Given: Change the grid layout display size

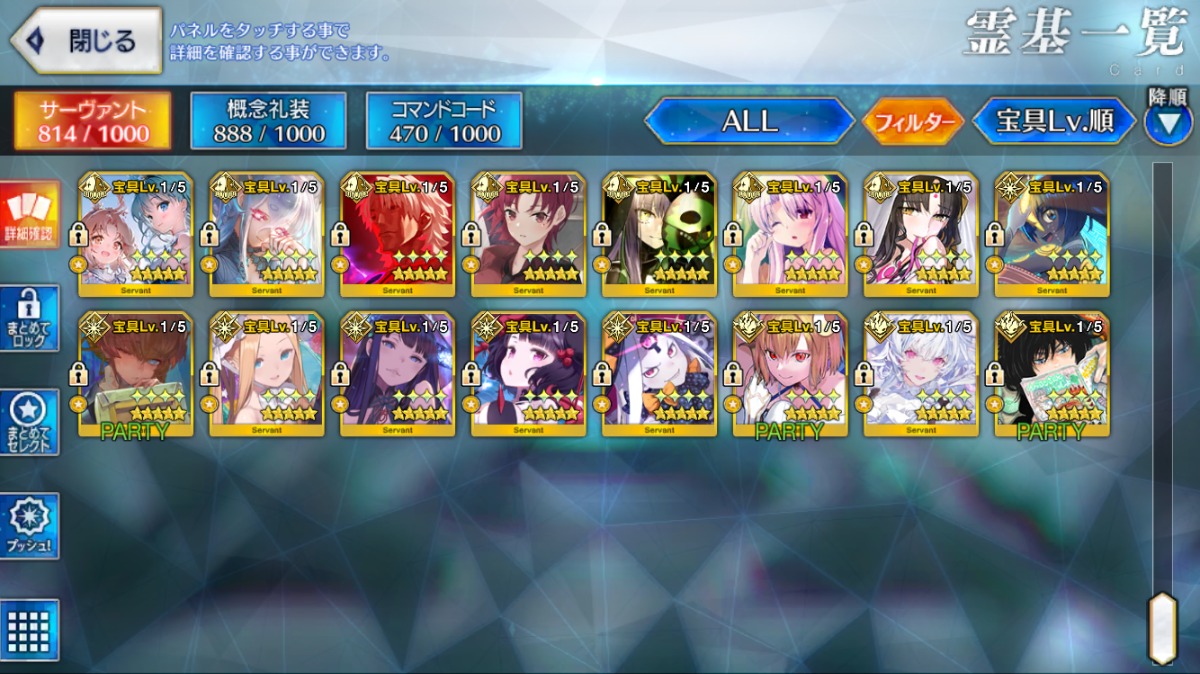Looking at the screenshot, I should pos(31,630).
